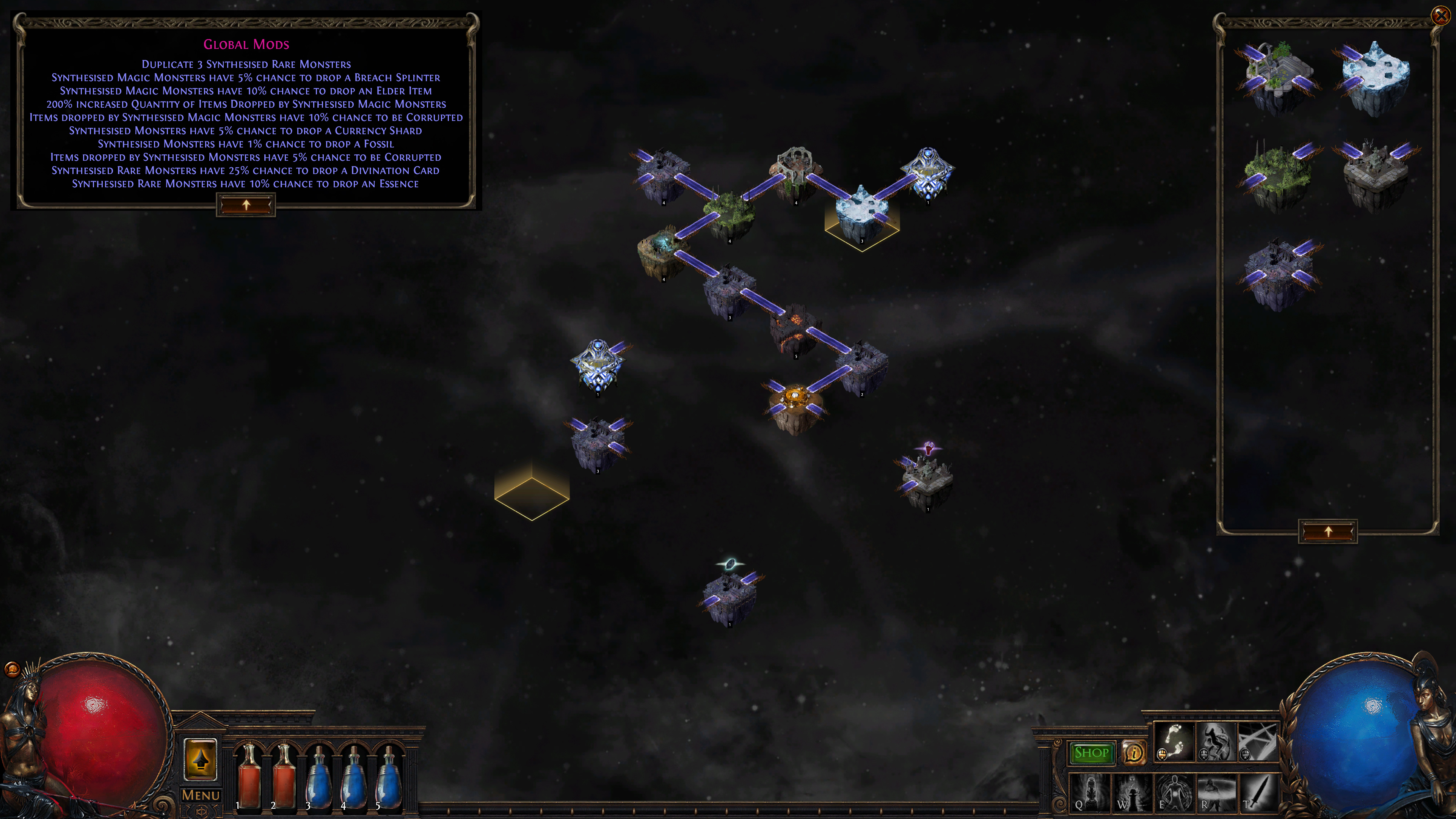Close the Memory Nexus screen

pos(1441,15)
